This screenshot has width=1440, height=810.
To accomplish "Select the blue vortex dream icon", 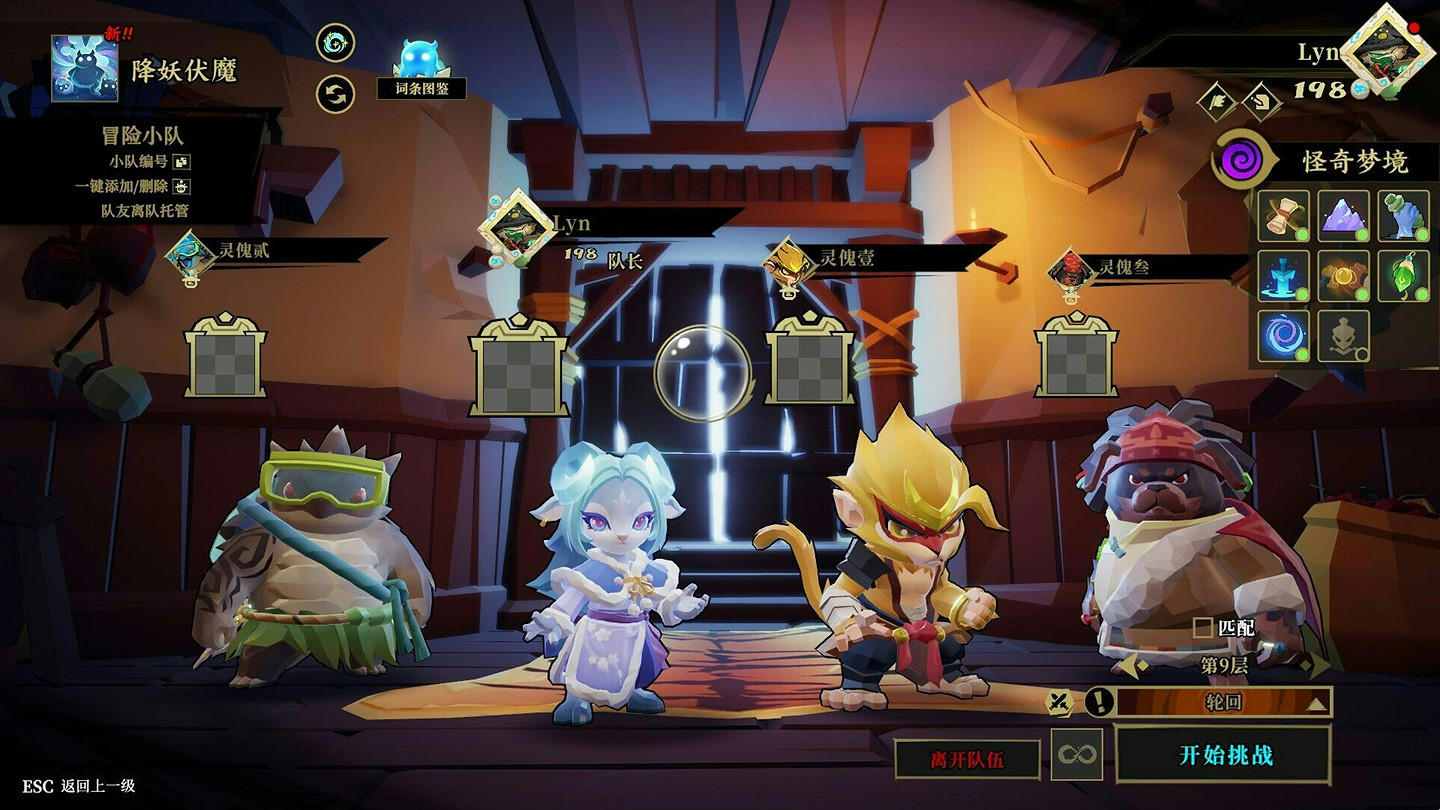I will 1283,335.
